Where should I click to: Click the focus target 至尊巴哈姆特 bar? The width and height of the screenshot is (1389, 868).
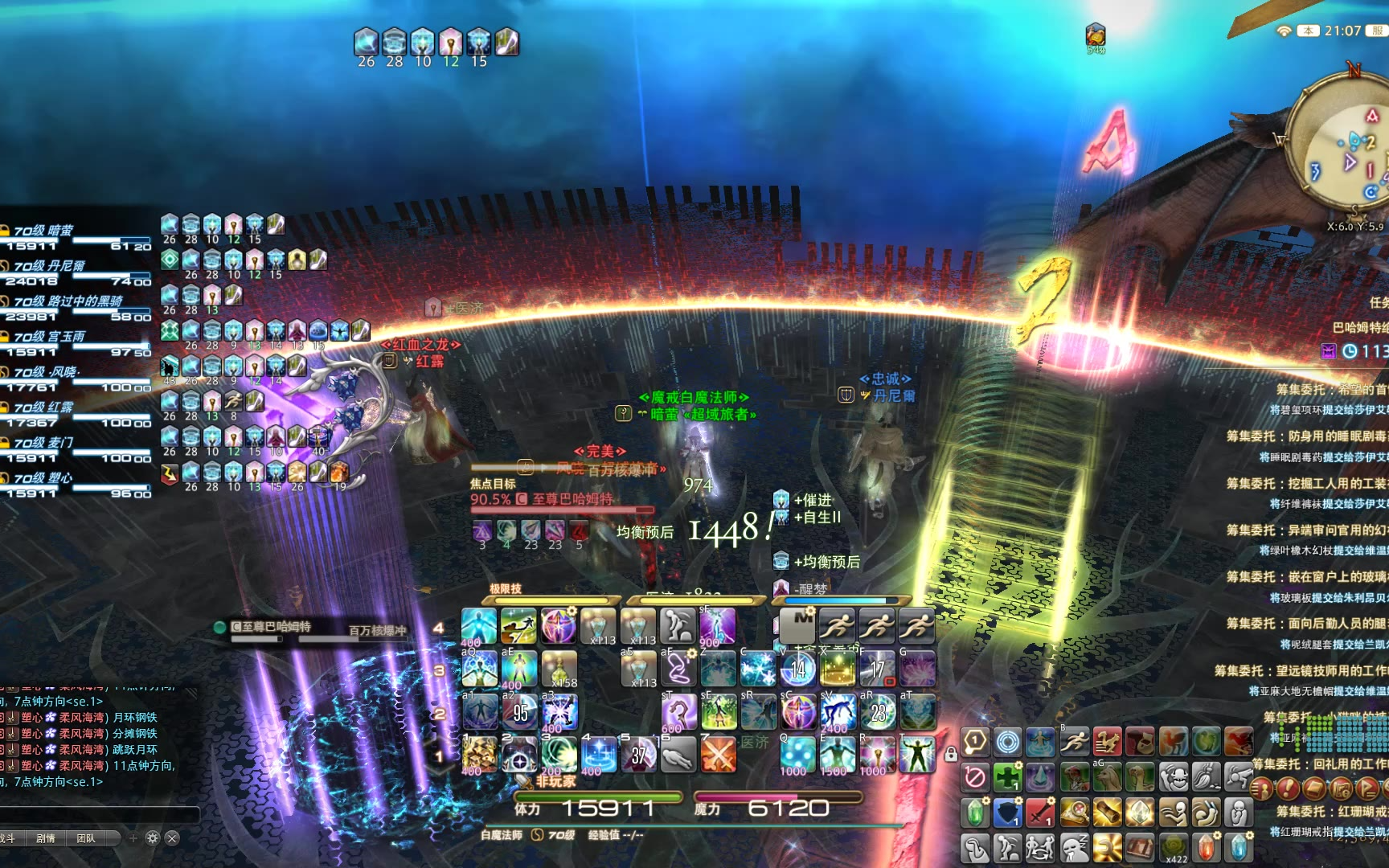[x=563, y=500]
